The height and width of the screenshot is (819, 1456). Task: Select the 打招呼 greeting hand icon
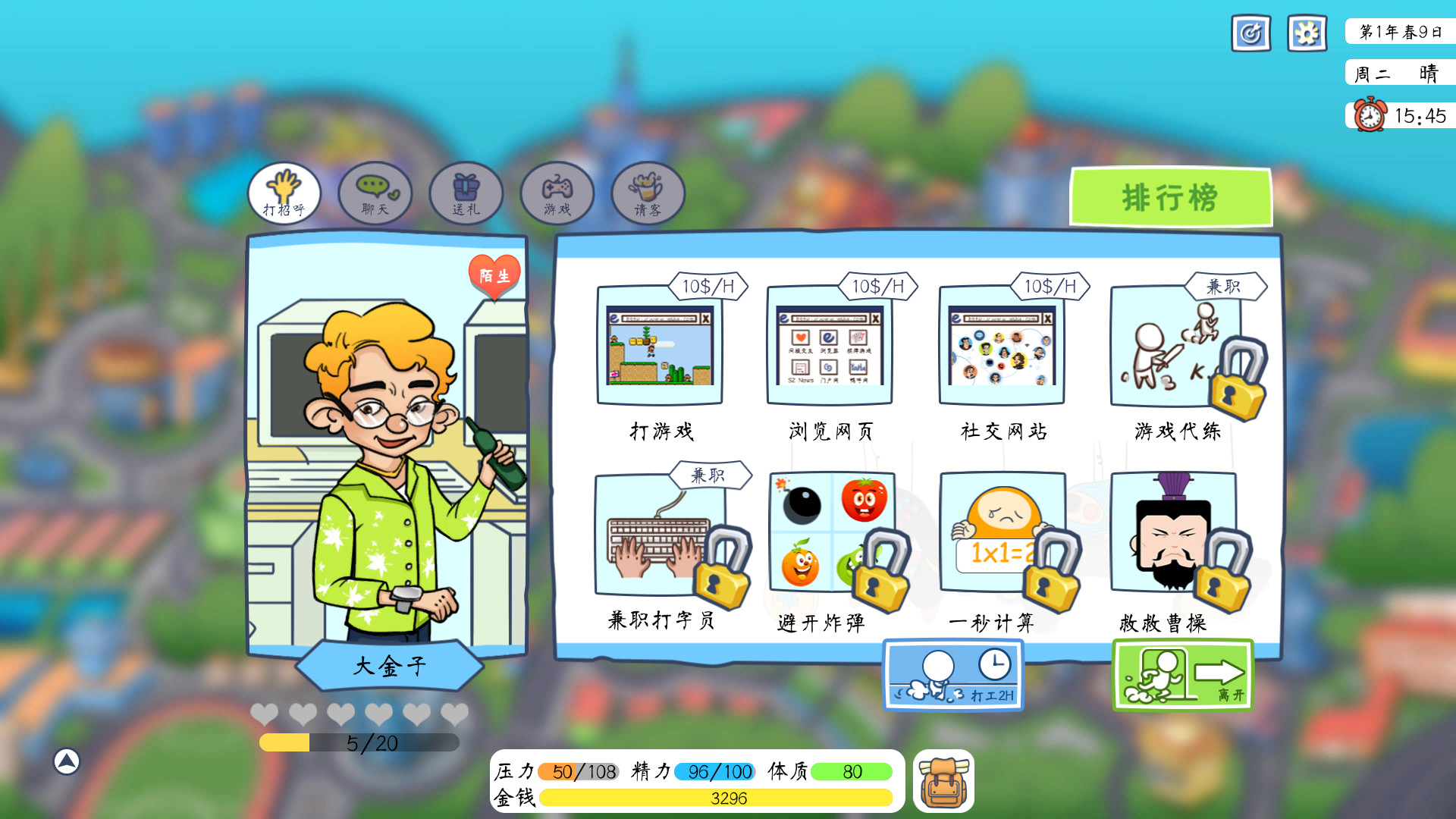[284, 193]
